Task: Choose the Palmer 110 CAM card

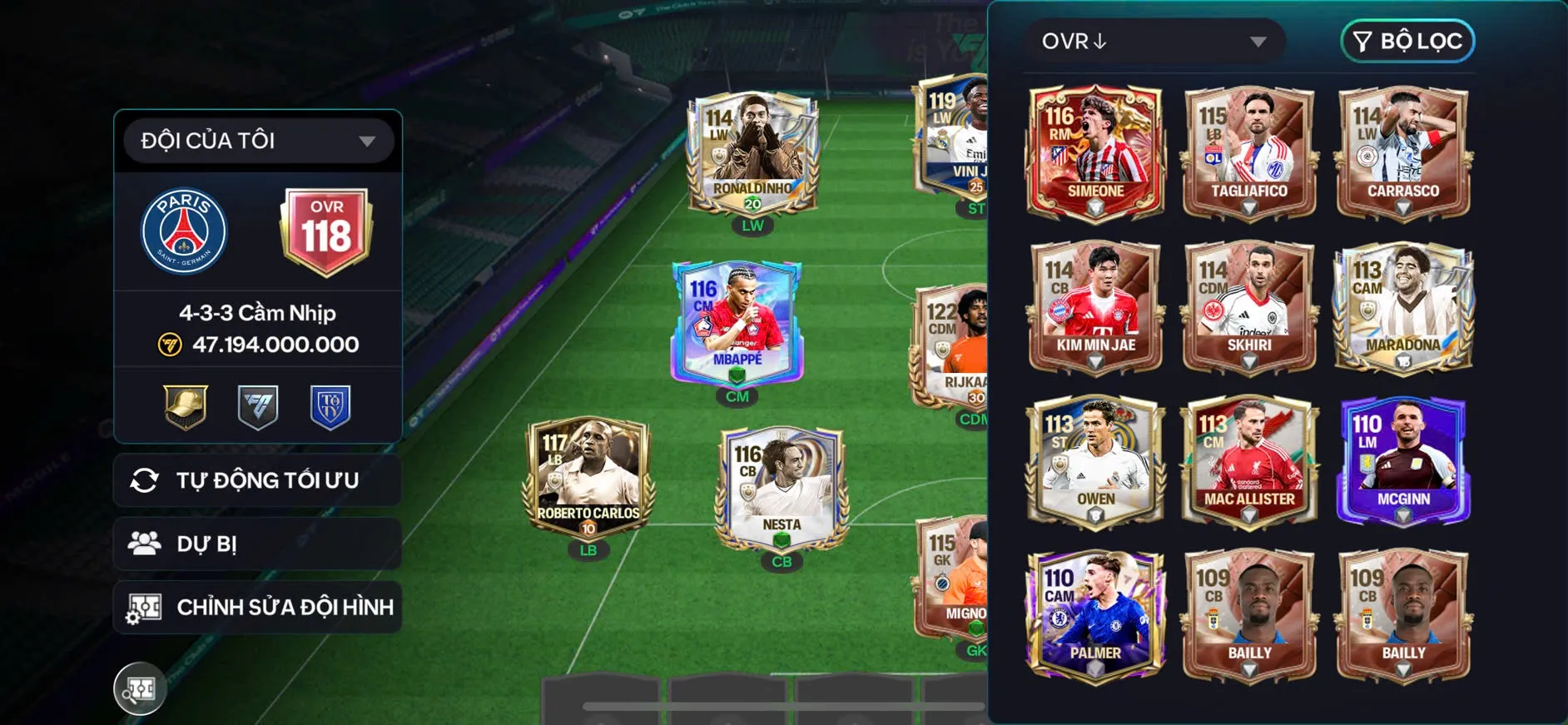Action: [1095, 614]
